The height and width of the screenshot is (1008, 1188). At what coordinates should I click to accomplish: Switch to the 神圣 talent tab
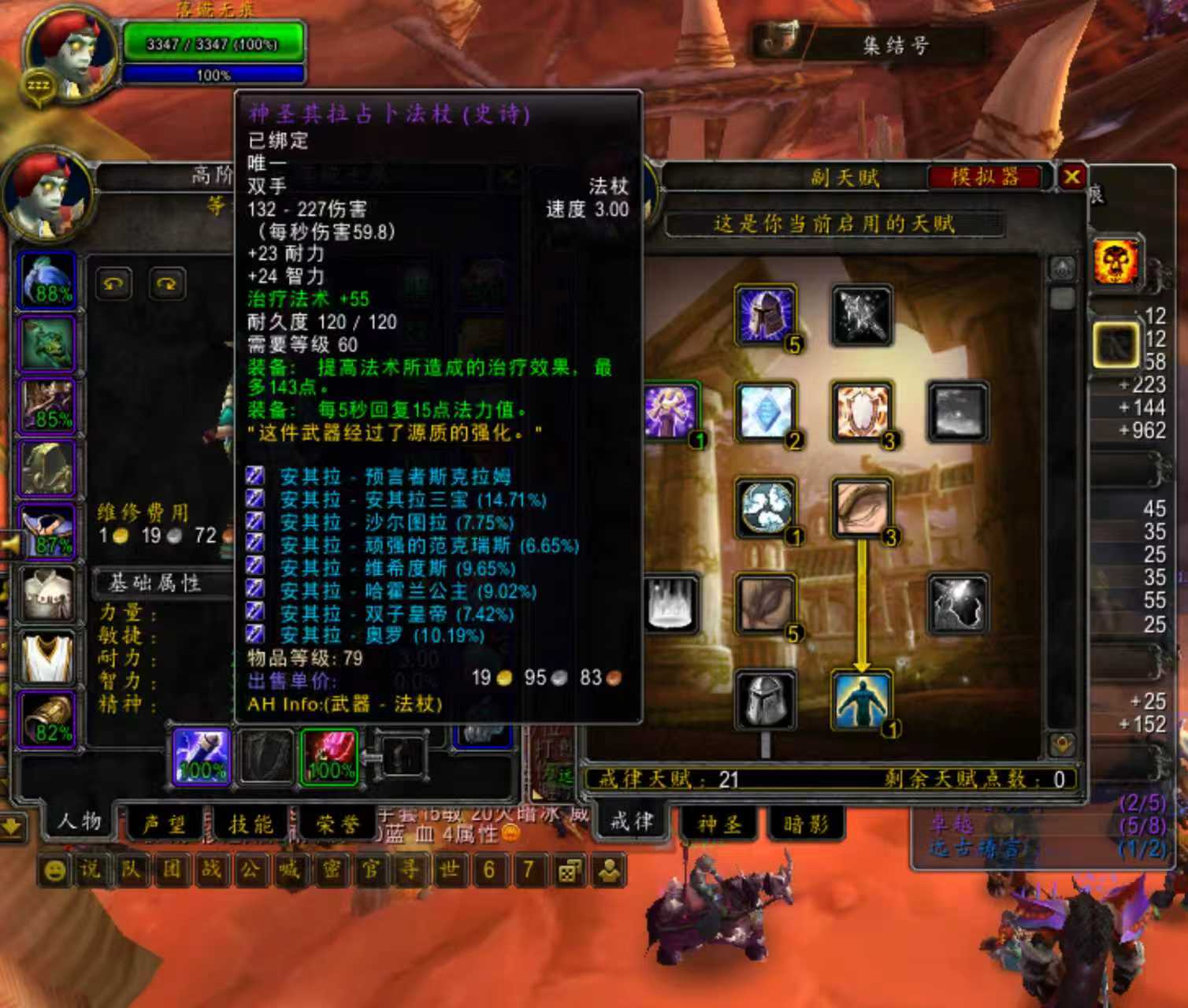(720, 824)
